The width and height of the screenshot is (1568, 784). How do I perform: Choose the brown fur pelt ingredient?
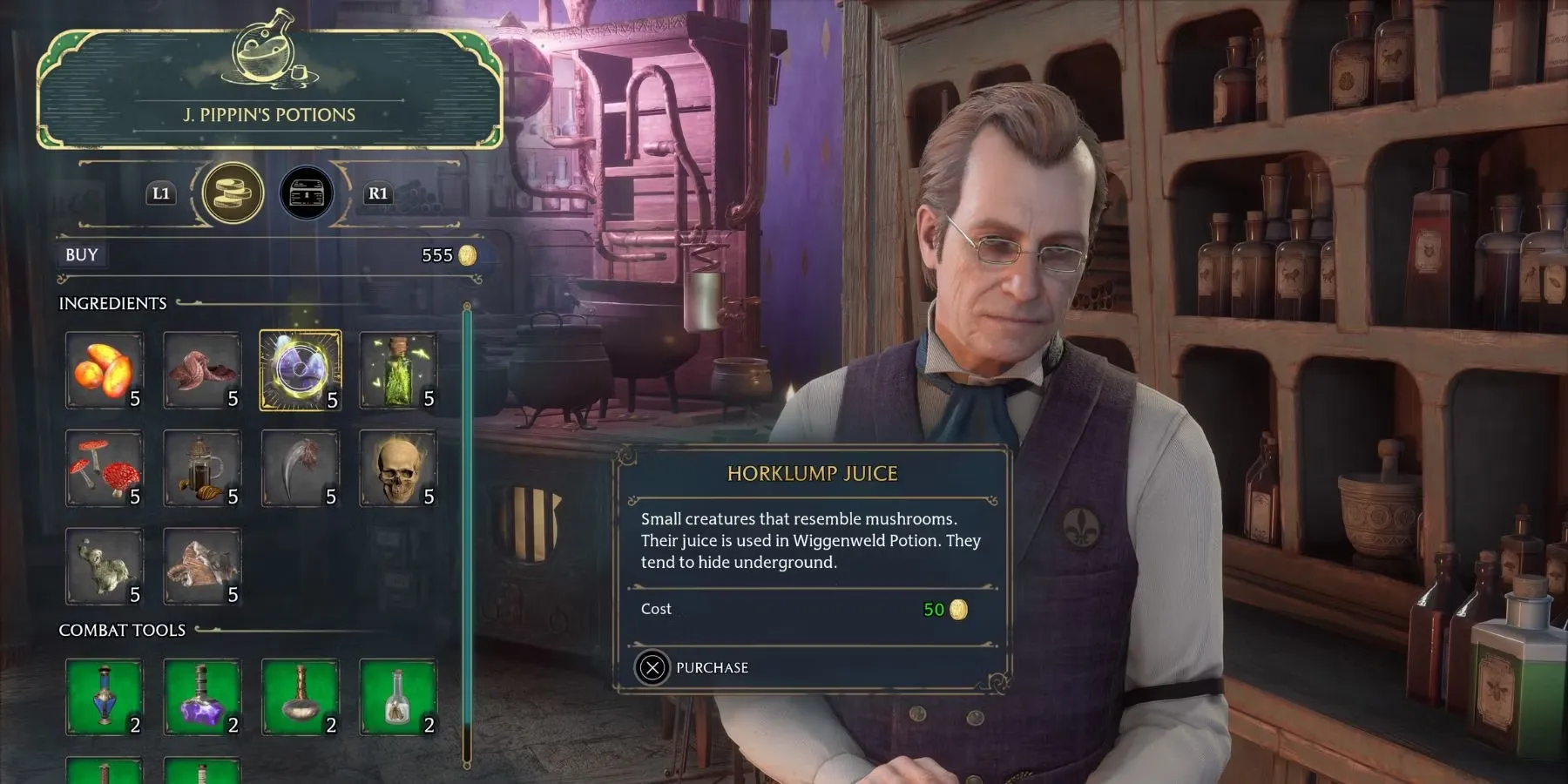[x=202, y=566]
